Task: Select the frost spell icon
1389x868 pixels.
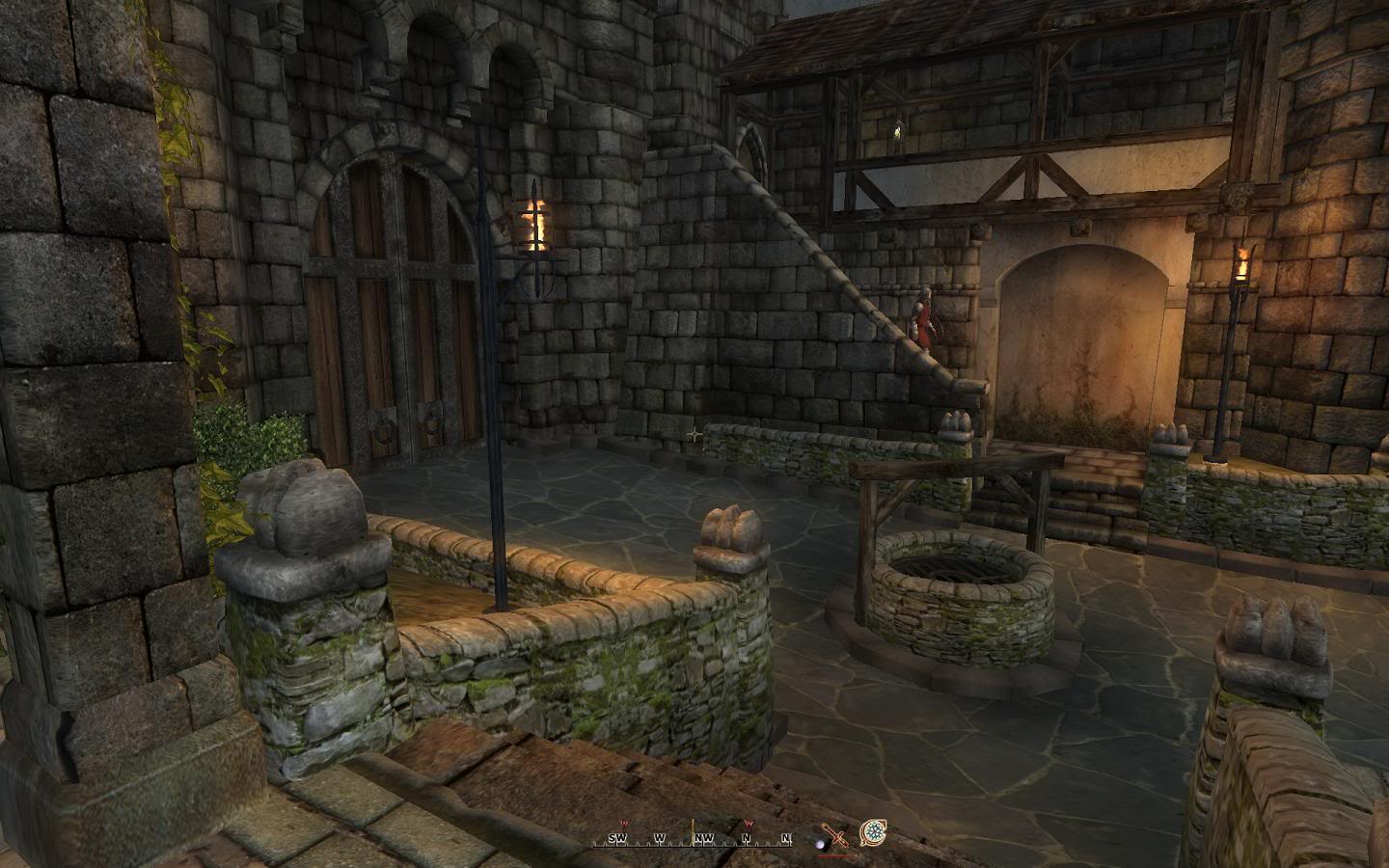Action: (874, 831)
